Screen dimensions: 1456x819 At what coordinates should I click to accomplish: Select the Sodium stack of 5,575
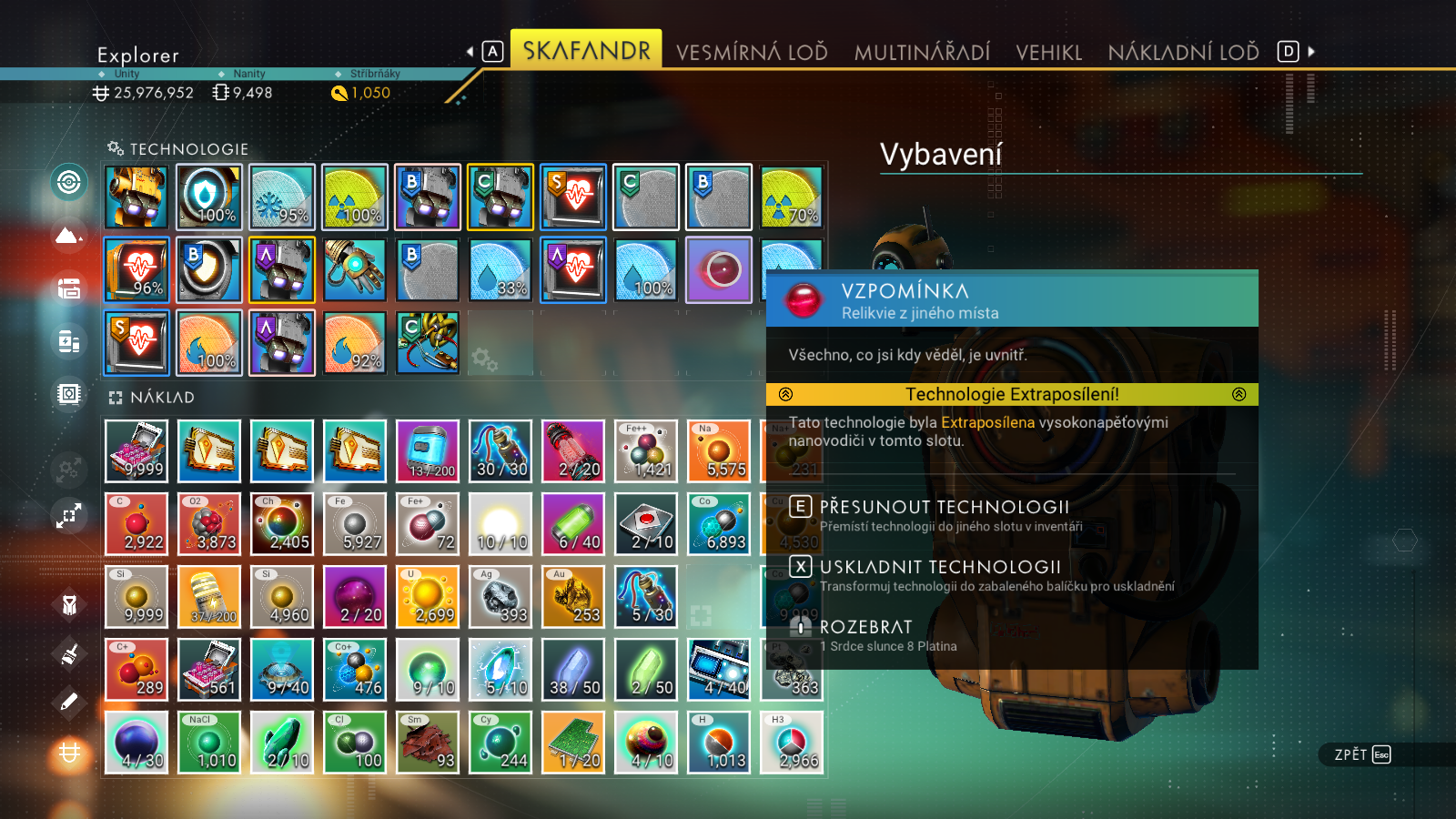pyautogui.click(x=719, y=451)
